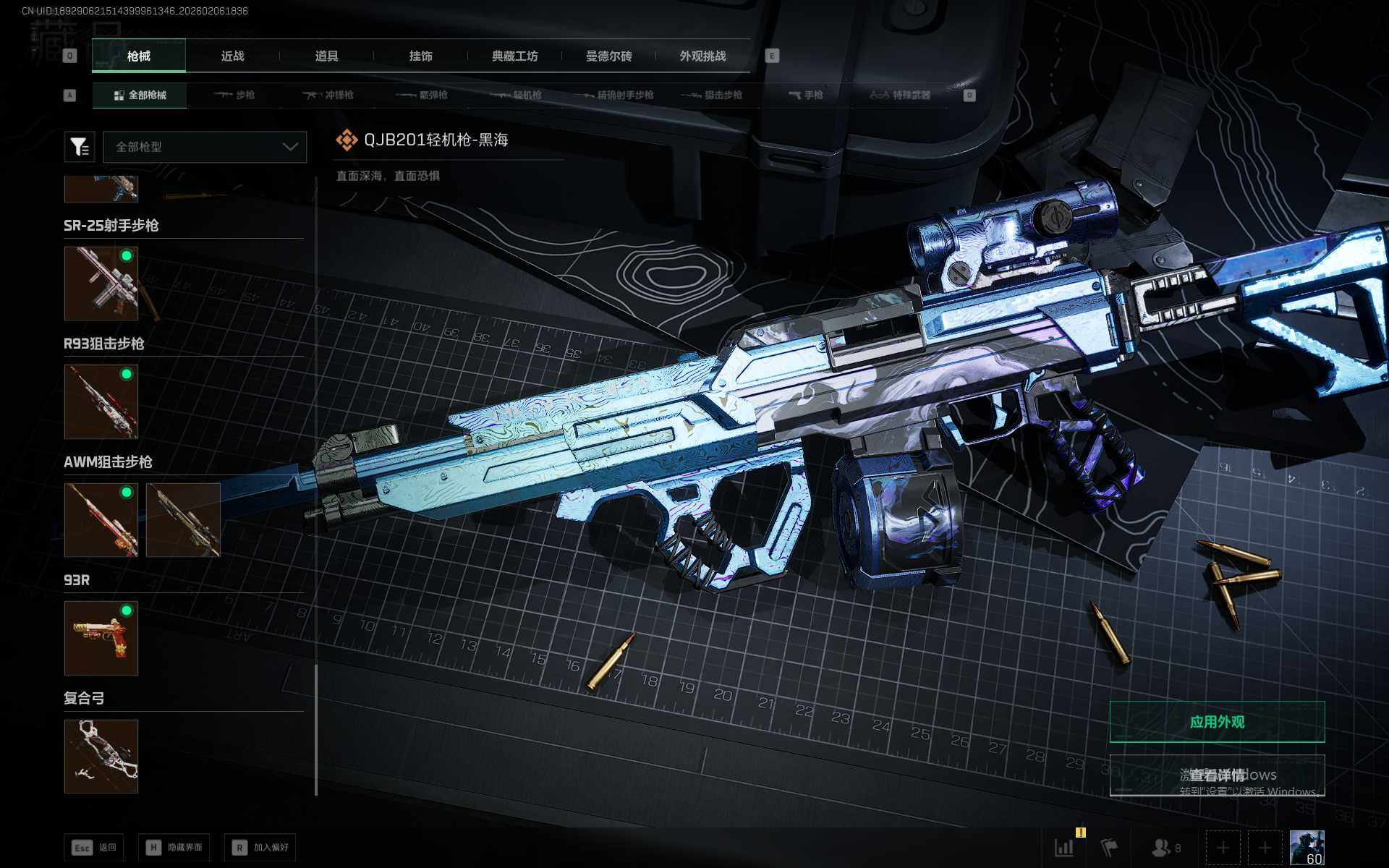Viewport: 1389px width, 868px height.
Task: Choose the 93R pistol skin thumbnail
Action: [101, 638]
